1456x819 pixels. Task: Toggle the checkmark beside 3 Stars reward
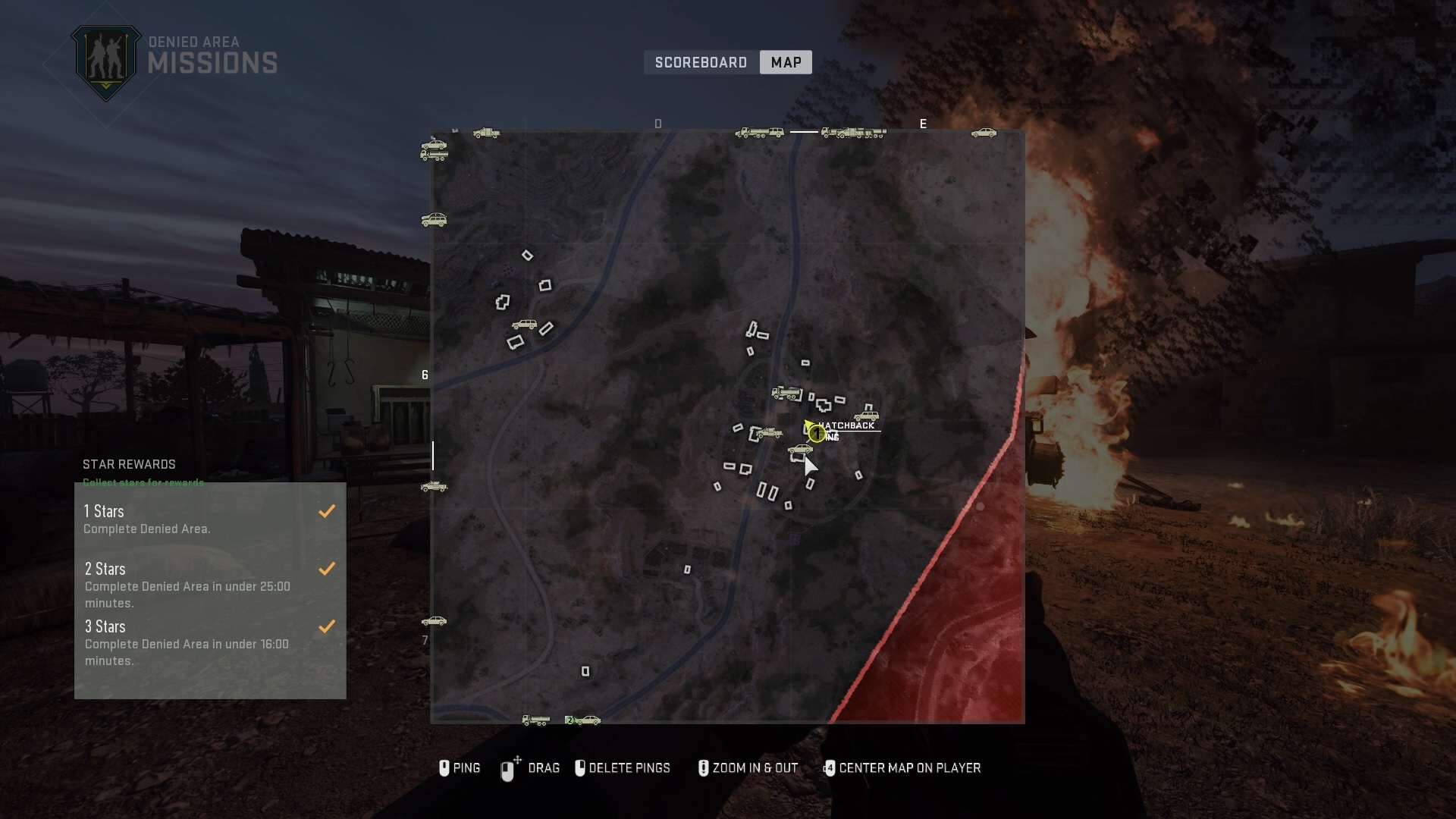[327, 626]
